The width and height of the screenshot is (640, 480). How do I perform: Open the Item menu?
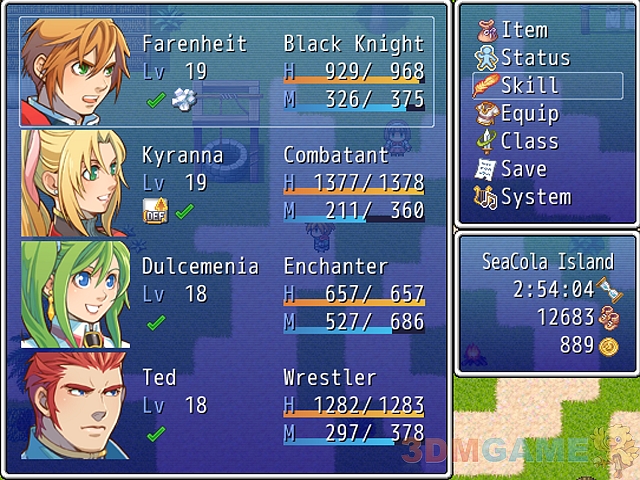[524, 30]
